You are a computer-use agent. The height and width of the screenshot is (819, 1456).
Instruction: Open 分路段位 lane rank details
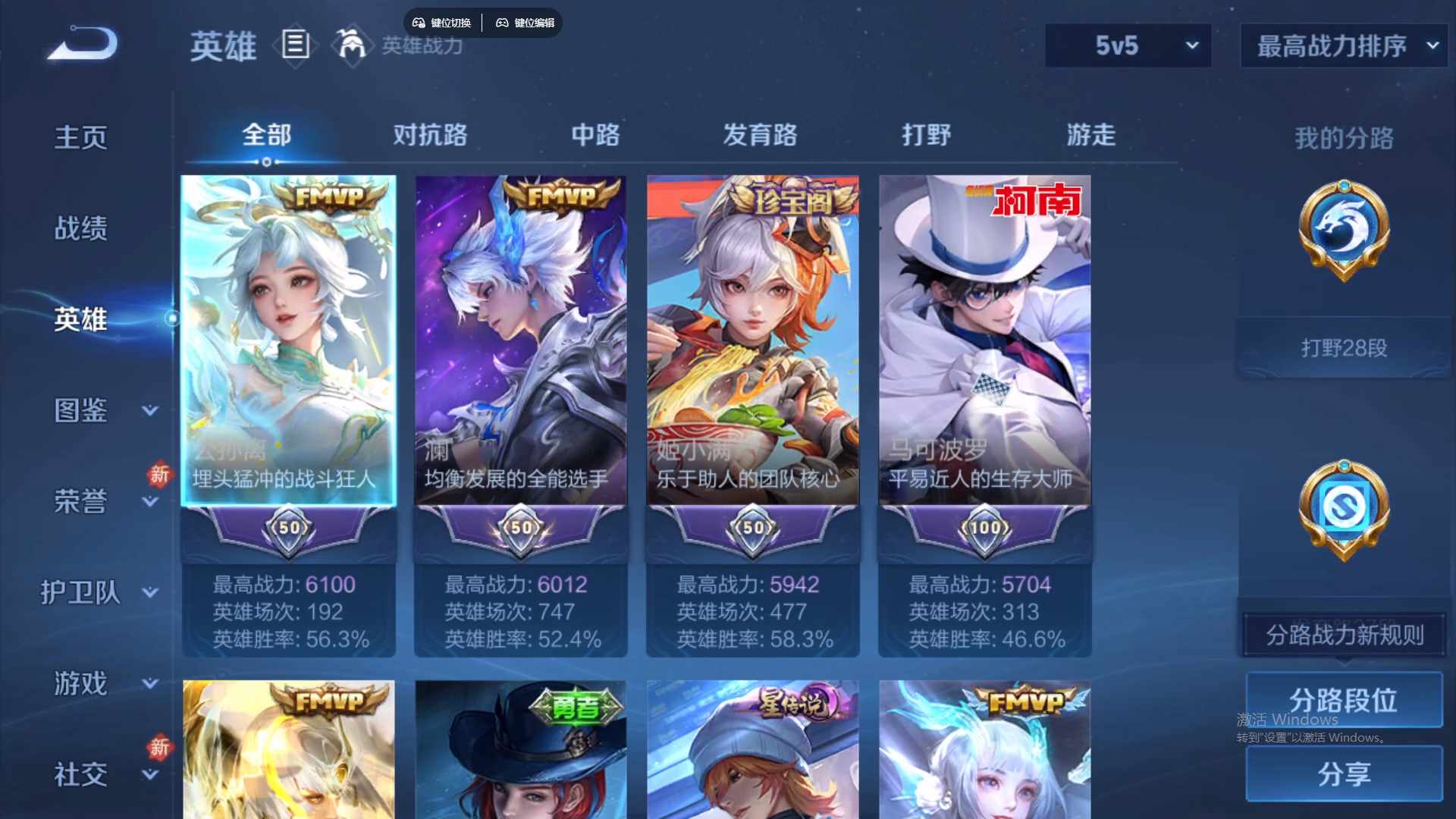[x=1345, y=700]
